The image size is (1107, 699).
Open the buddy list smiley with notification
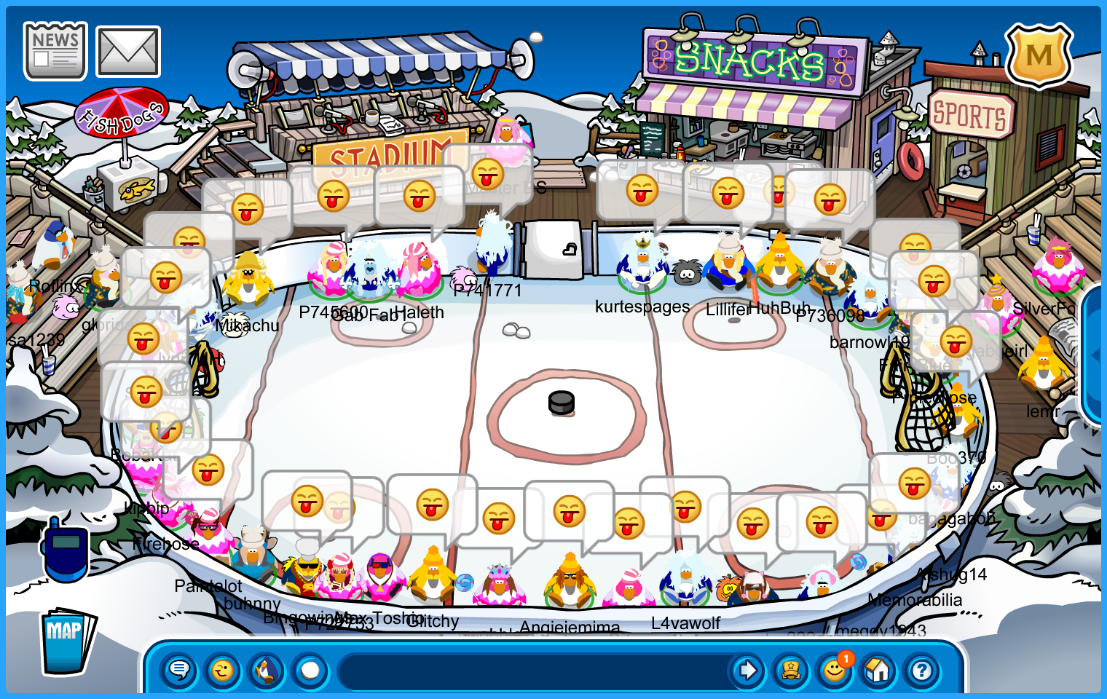click(833, 670)
